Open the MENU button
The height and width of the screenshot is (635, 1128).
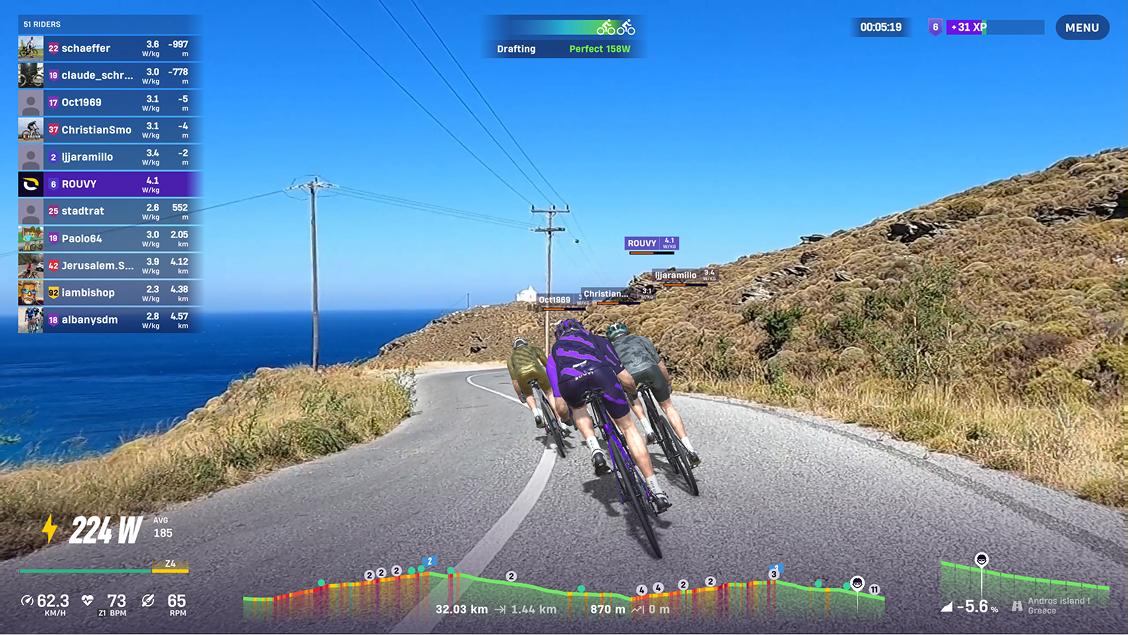1082,28
